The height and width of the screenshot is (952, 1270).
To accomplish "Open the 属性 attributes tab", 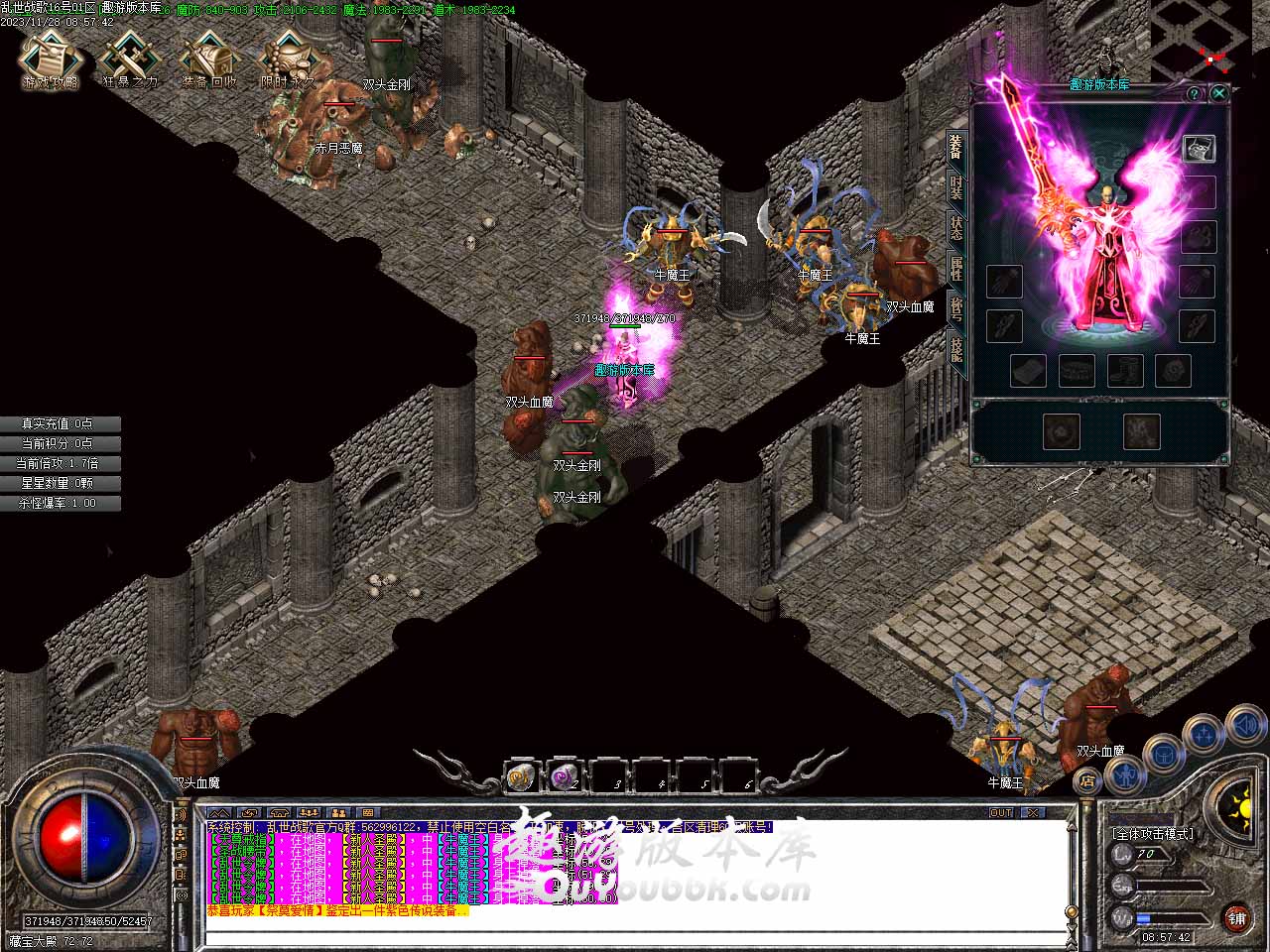I will pyautogui.click(x=955, y=266).
